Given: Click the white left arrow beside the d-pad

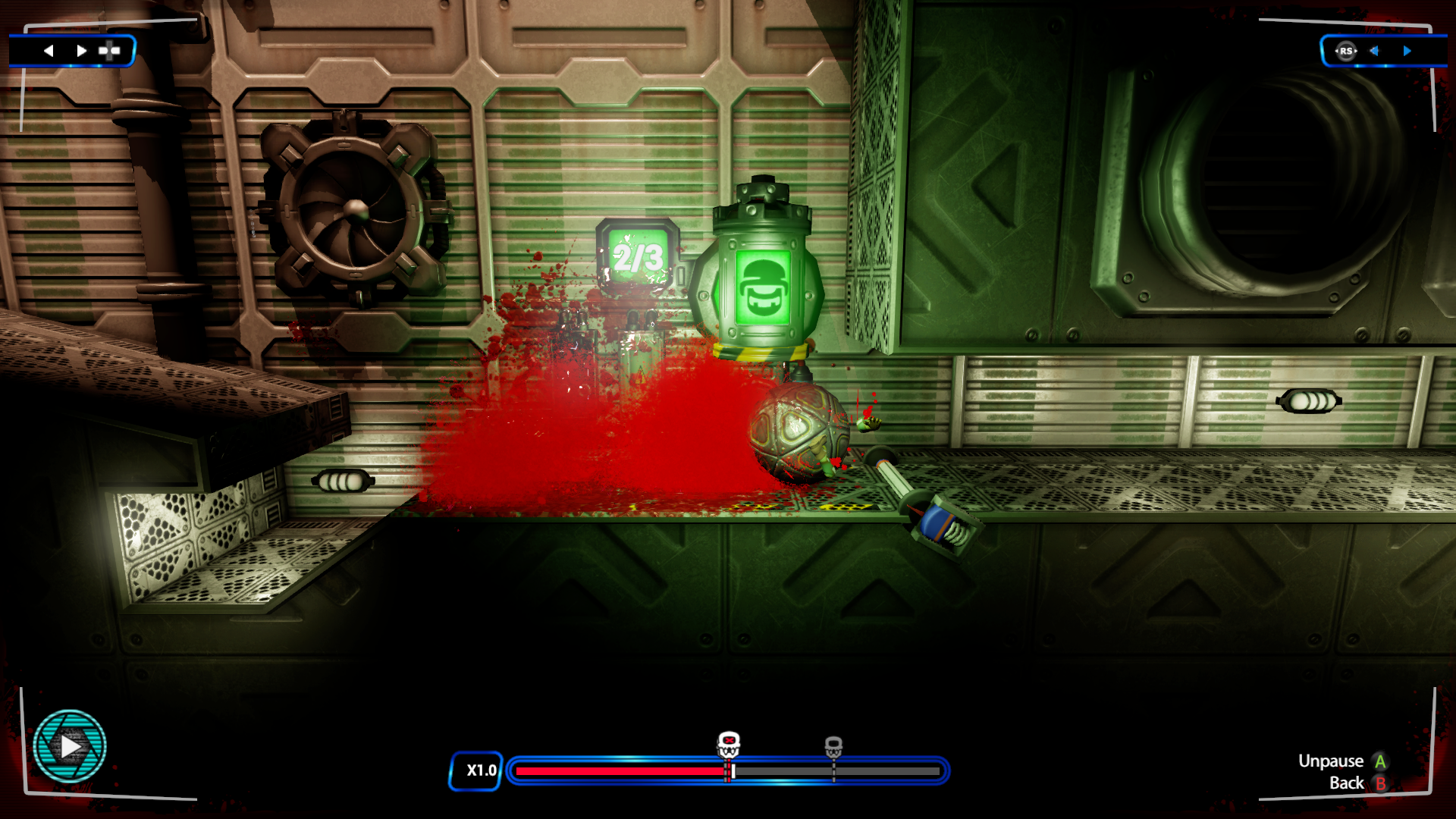Looking at the screenshot, I should [49, 51].
